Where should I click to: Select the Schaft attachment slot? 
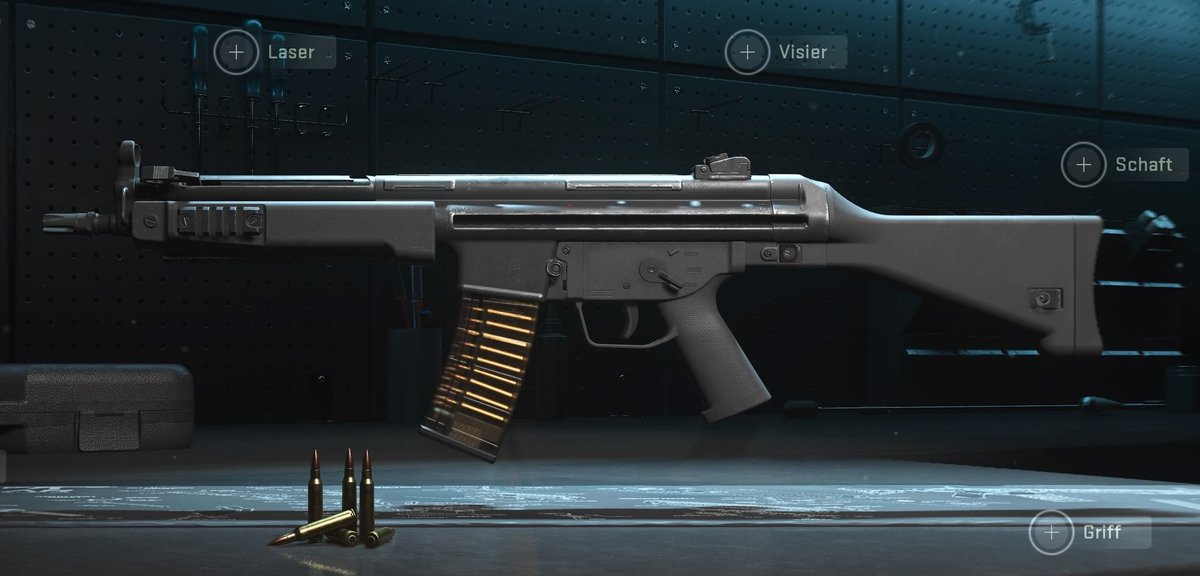point(1084,164)
